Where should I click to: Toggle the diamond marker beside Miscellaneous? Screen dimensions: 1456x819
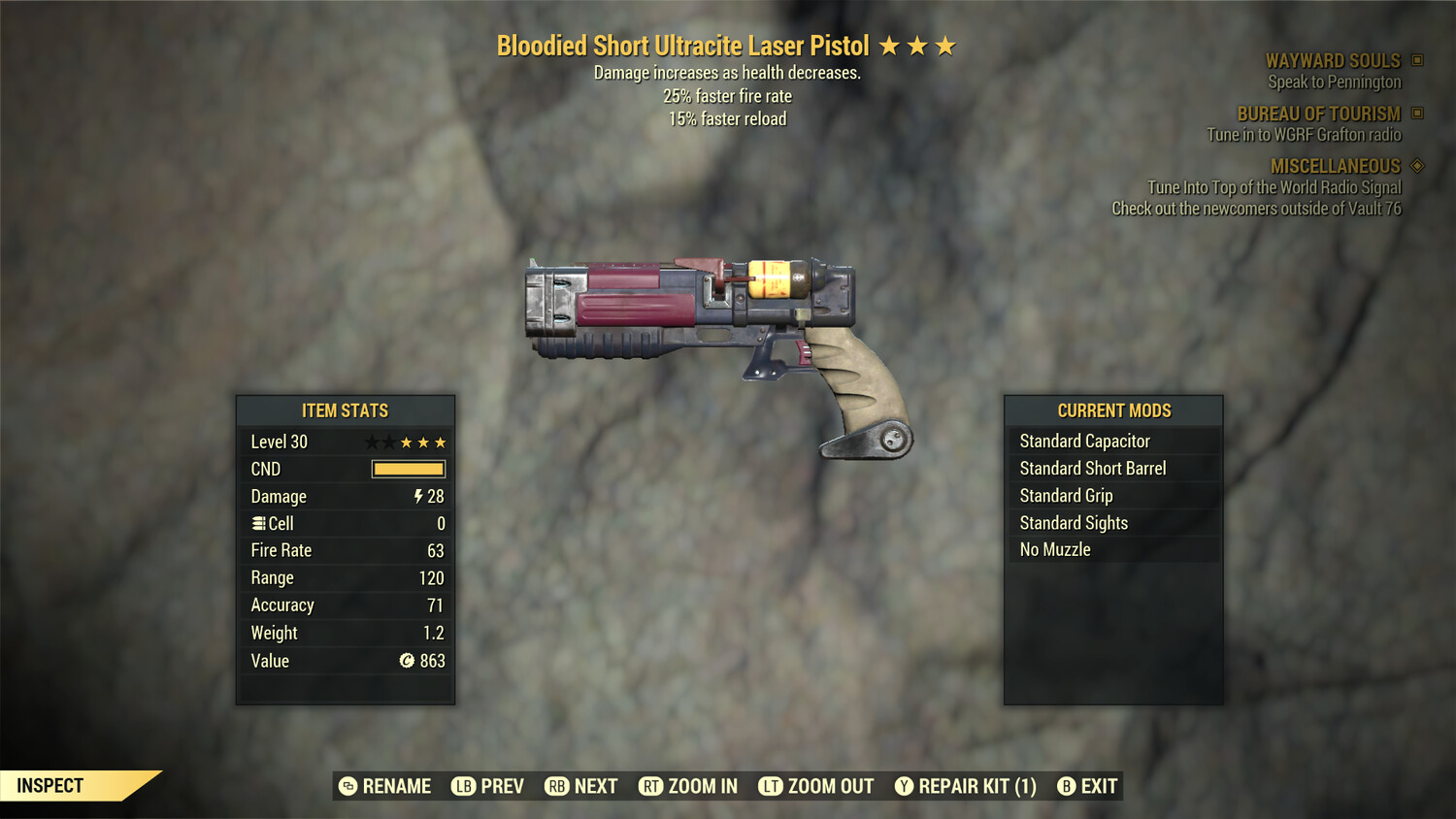[x=1415, y=166]
